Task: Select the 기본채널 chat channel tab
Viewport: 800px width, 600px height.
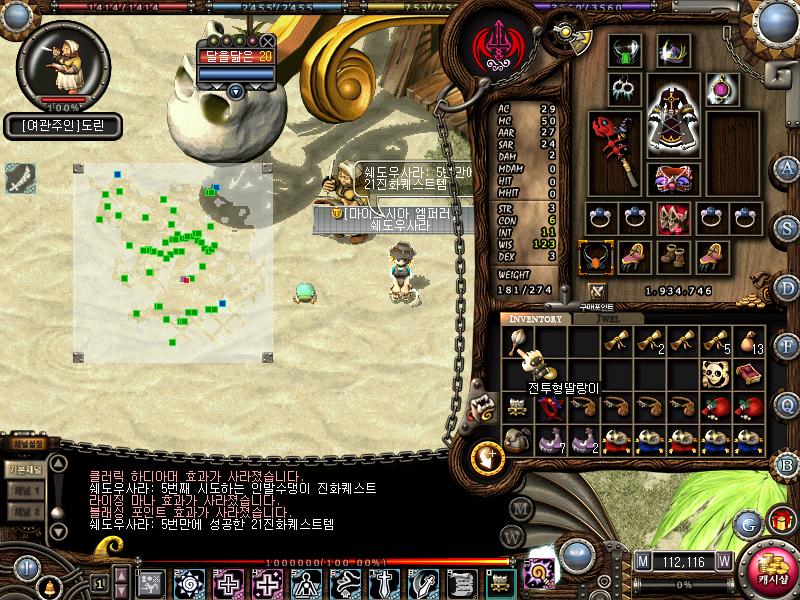Action: click(x=22, y=468)
